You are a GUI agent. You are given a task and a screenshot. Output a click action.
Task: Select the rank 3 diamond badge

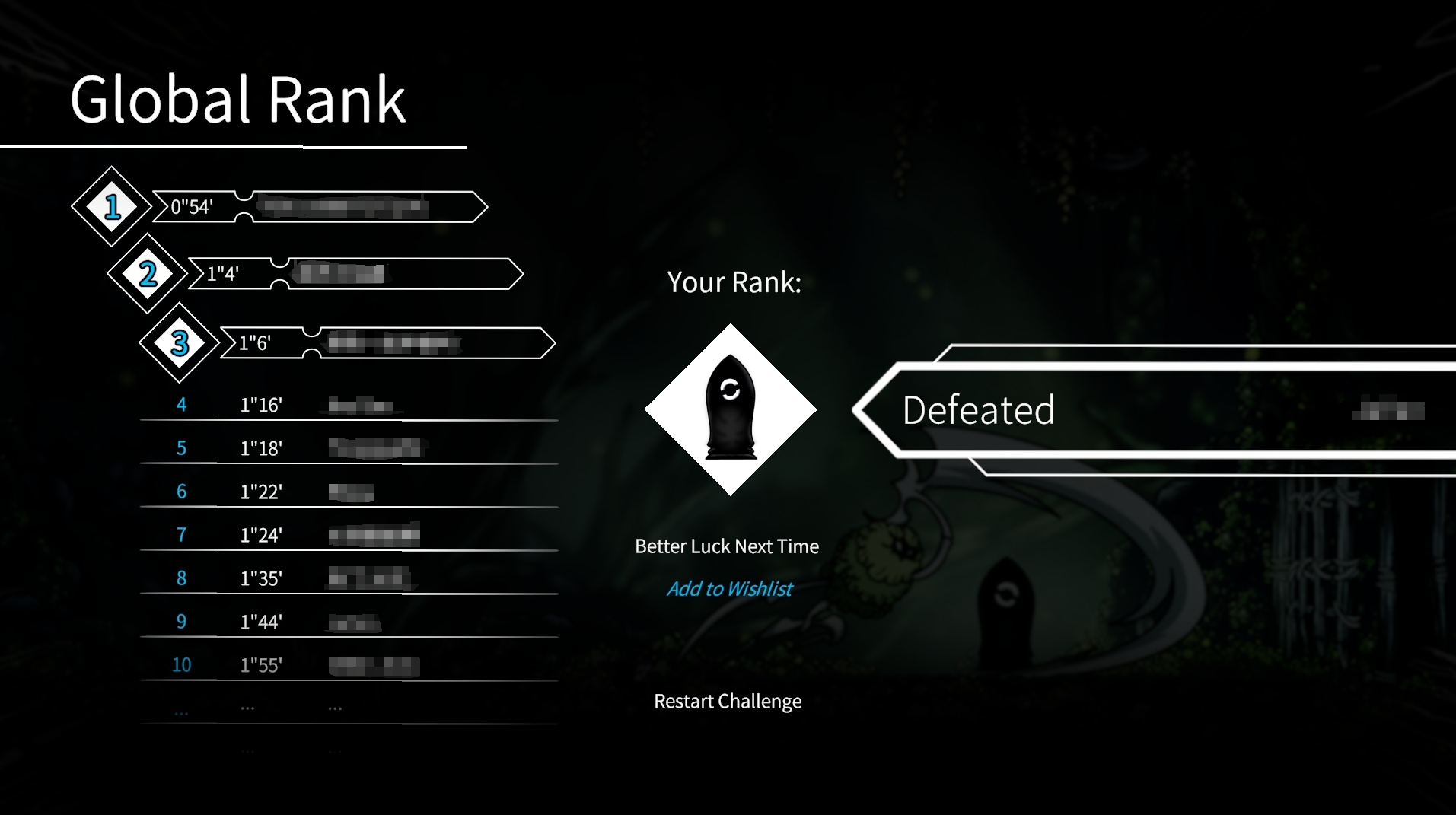click(180, 343)
